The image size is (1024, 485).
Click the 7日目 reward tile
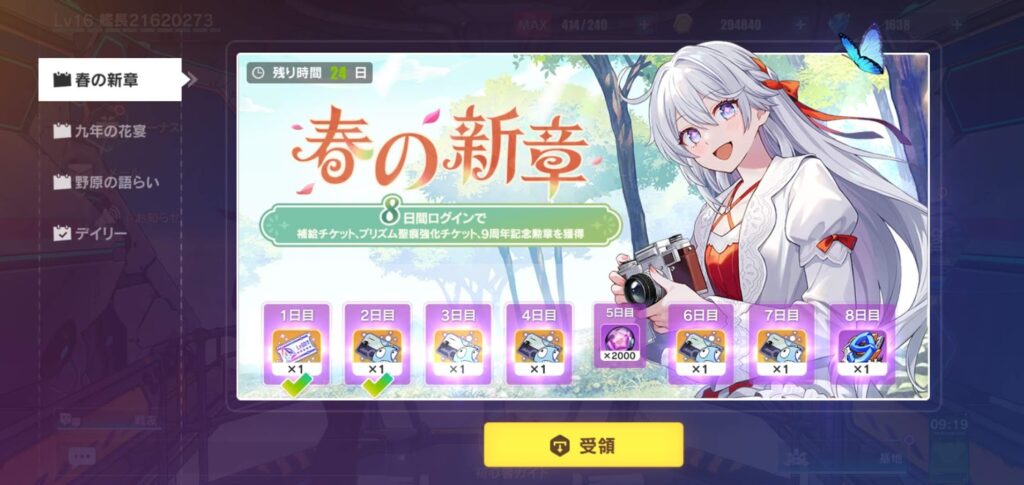(781, 345)
